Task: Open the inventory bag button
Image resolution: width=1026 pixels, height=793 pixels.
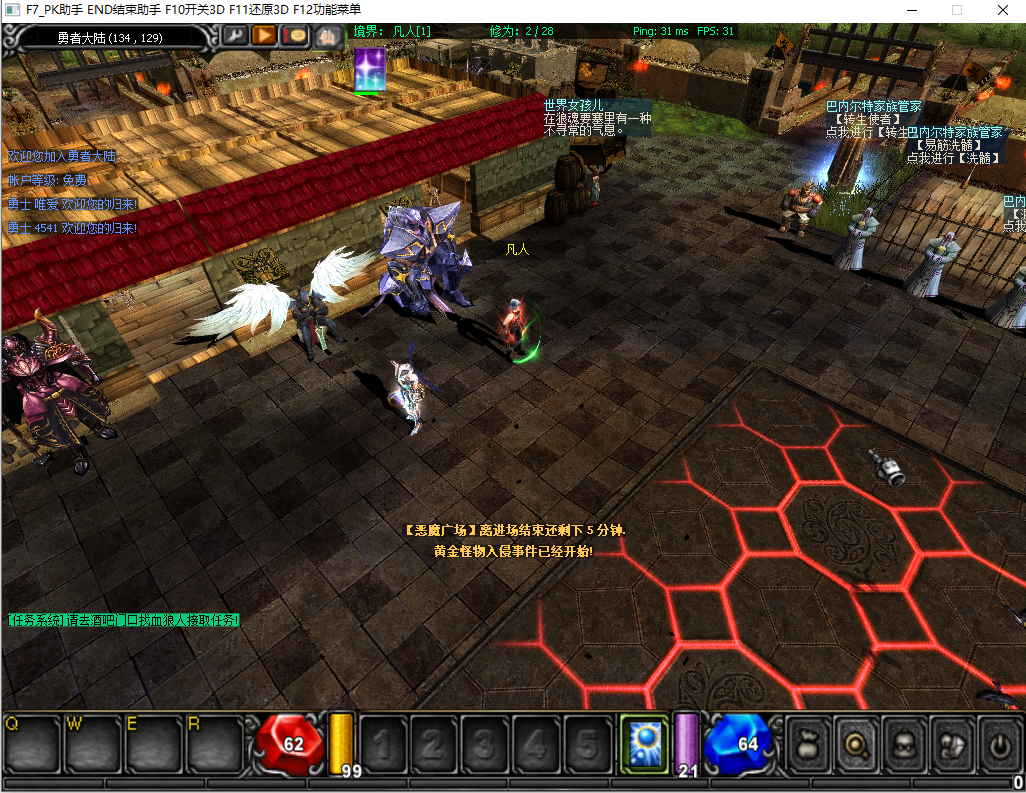Action: pyautogui.click(x=808, y=744)
